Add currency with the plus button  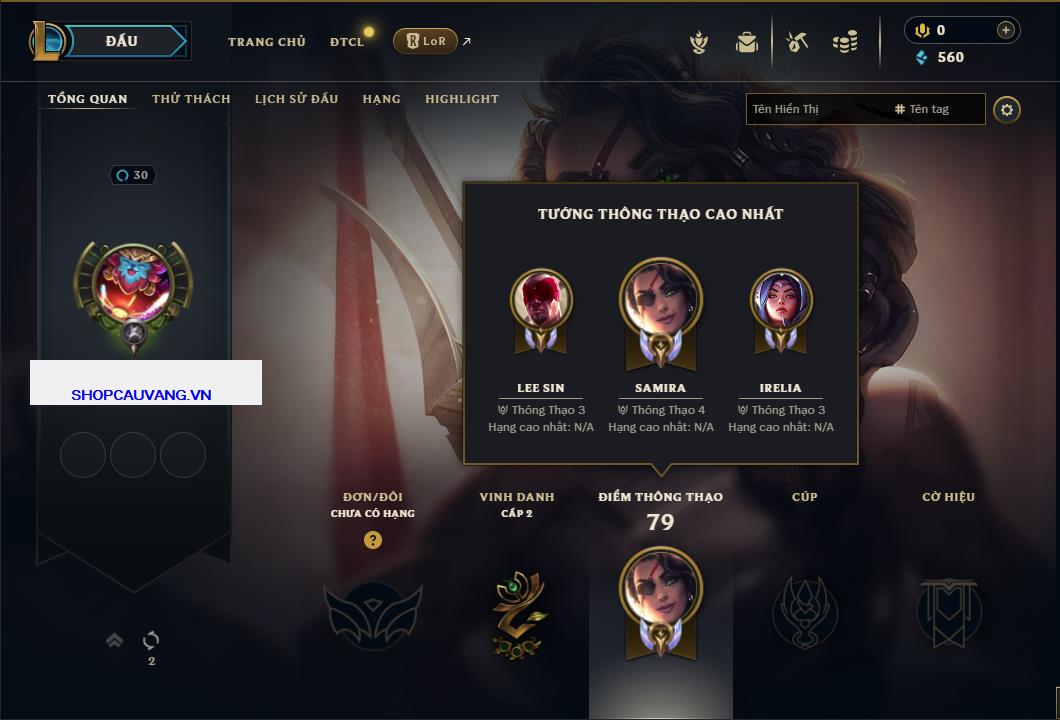[1005, 30]
